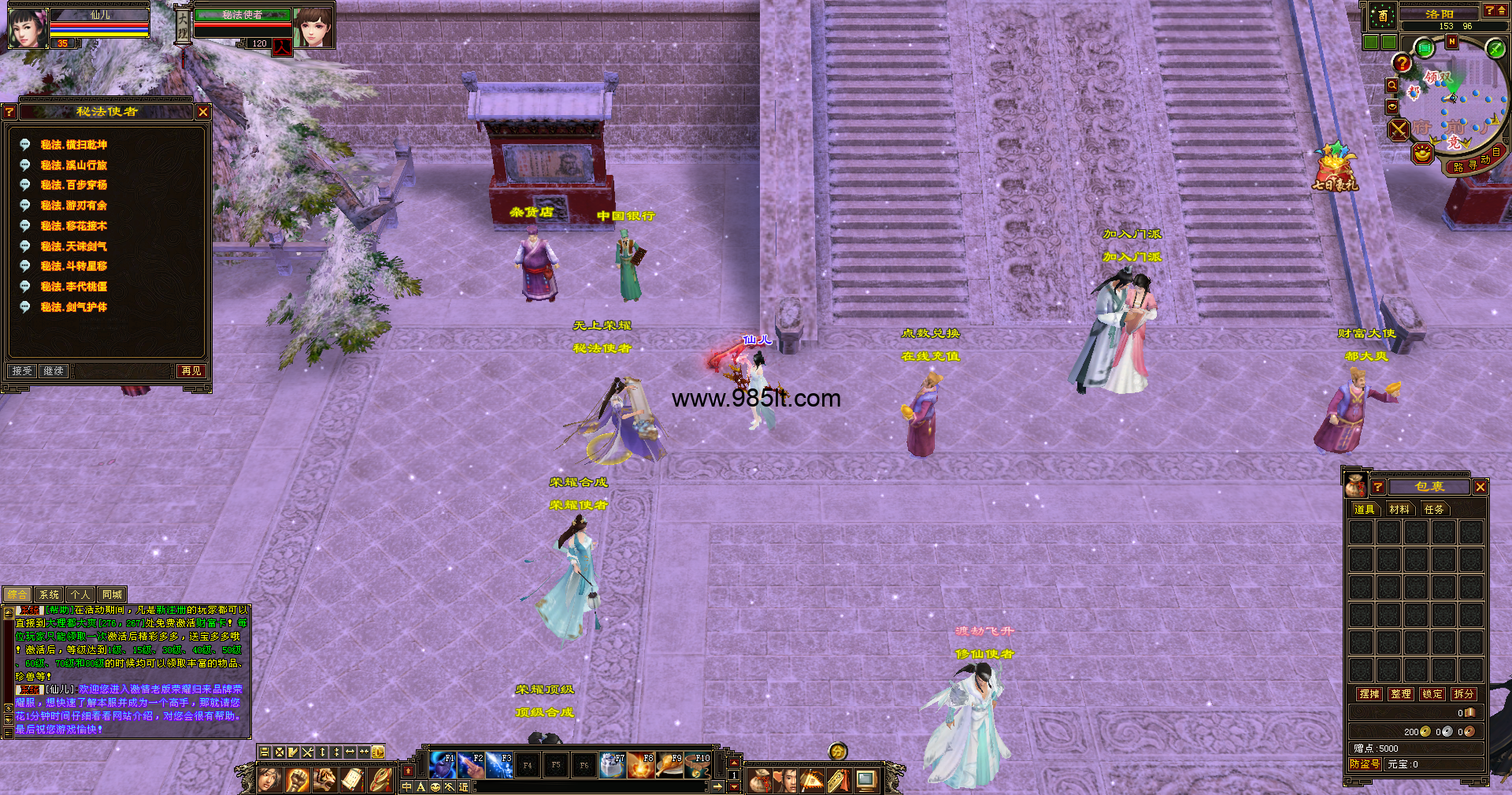The image size is (1512, 795).
Task: Click the crossed swords button beside minimap
Action: 1399,130
